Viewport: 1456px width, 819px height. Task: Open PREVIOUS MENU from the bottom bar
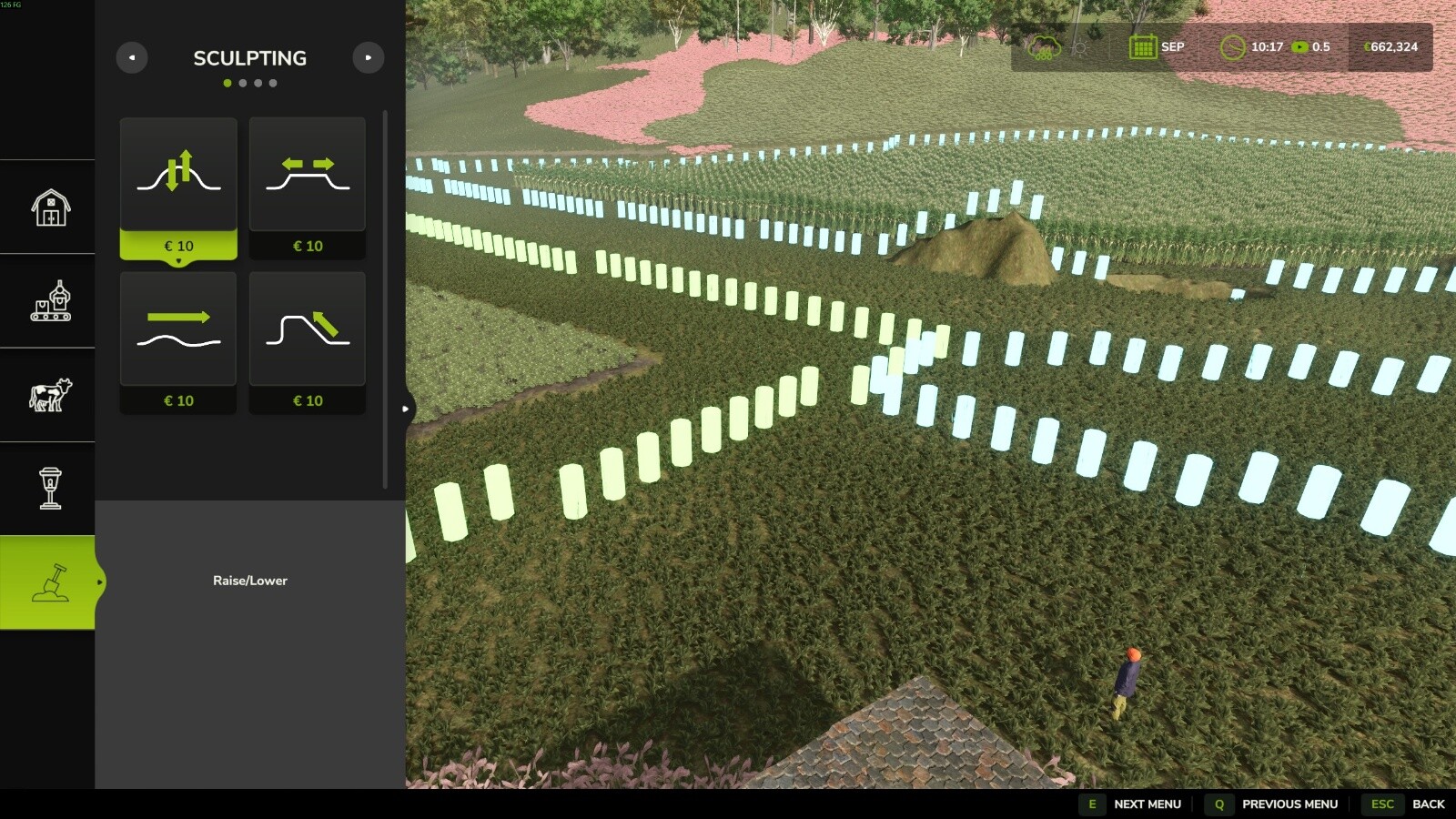(1289, 804)
